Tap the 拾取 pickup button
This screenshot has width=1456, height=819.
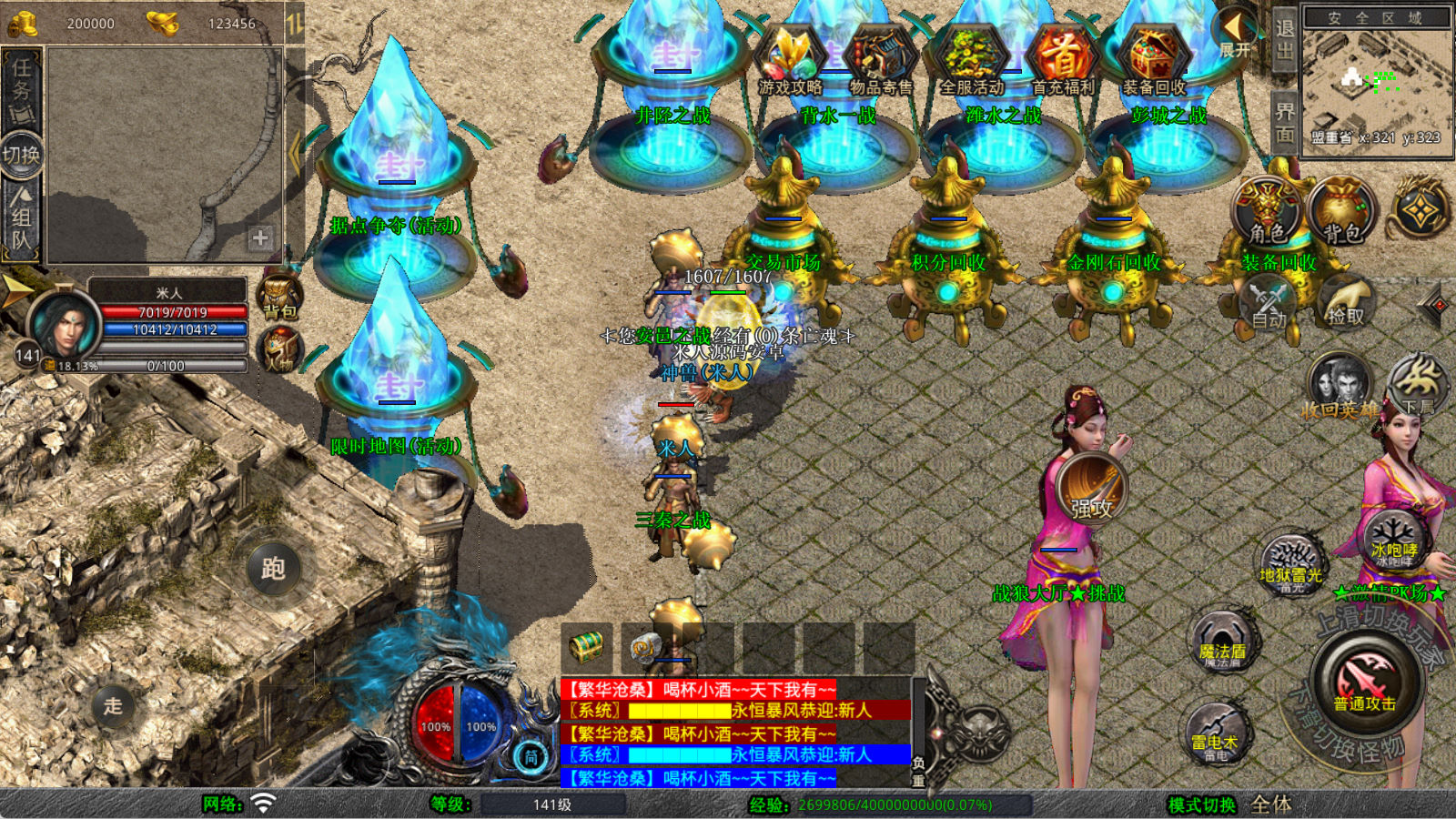pyautogui.click(x=1345, y=305)
